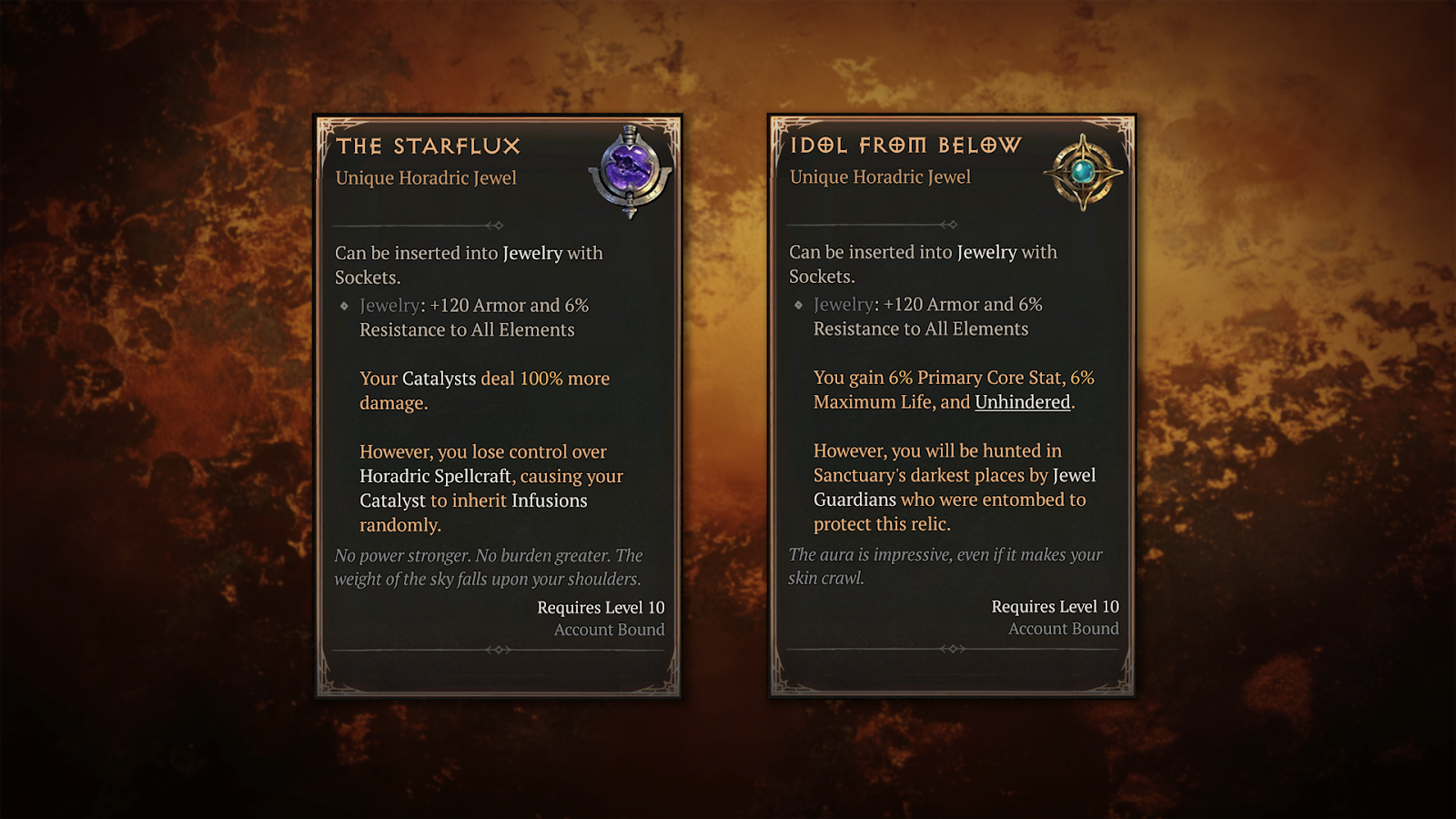Select the IDOL FROM BELOW card title
1456x819 pixels.
[905, 144]
